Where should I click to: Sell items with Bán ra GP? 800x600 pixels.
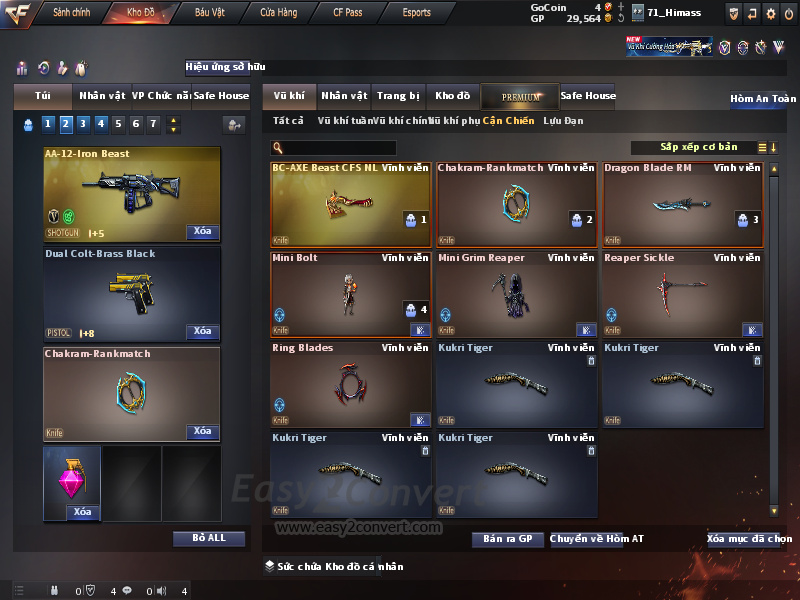tap(507, 539)
